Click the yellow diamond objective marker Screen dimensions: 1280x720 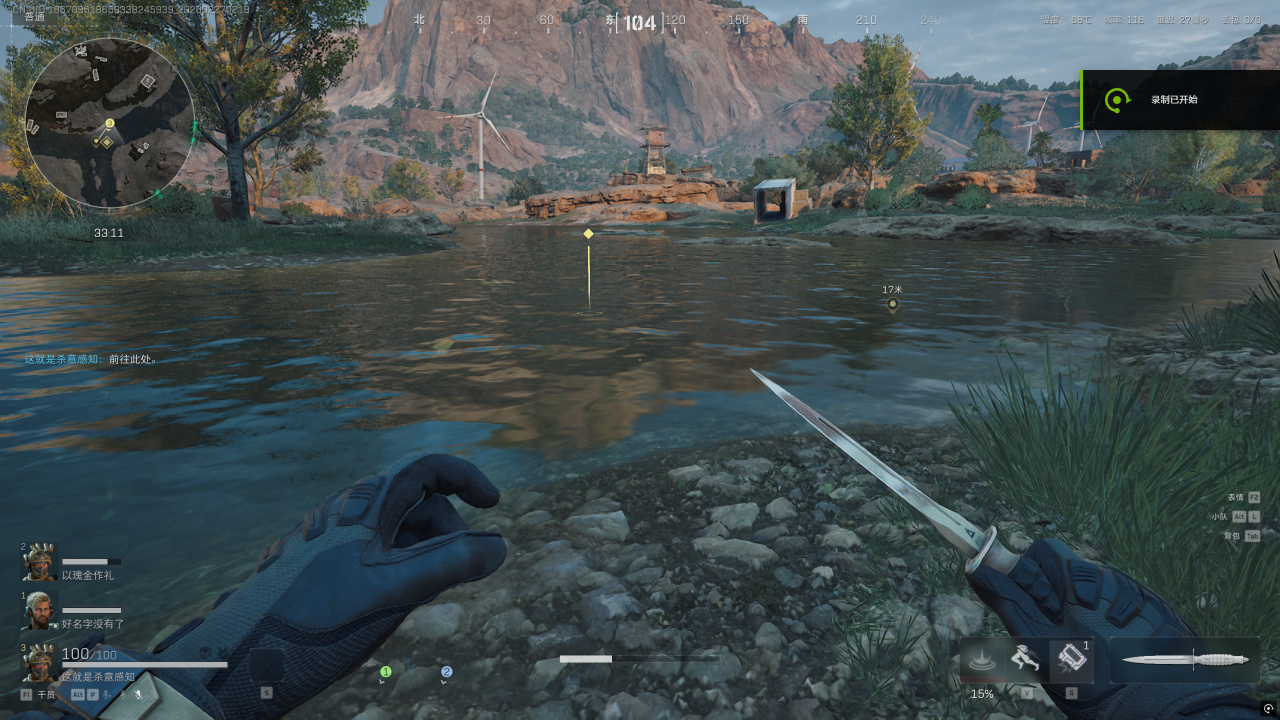point(588,234)
